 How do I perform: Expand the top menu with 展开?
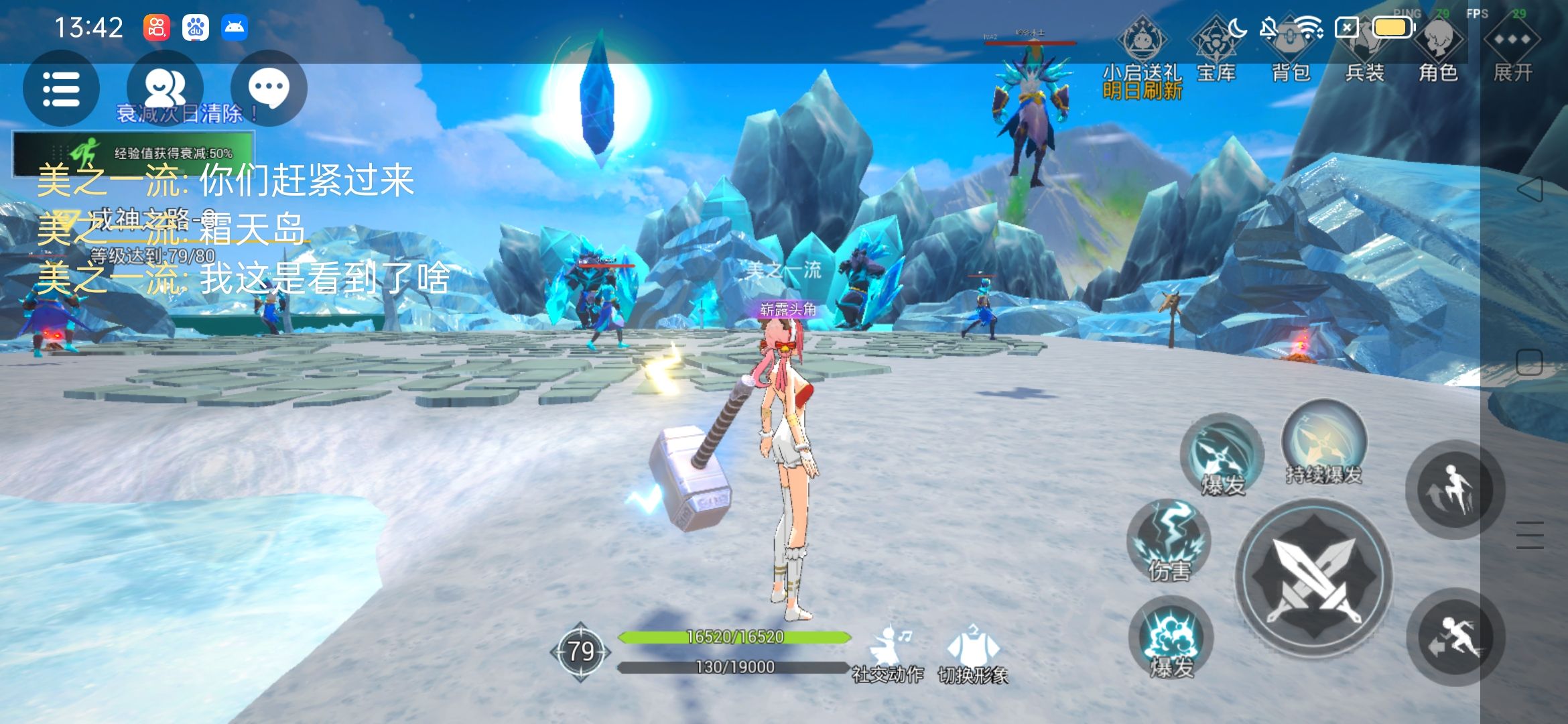pyautogui.click(x=1512, y=50)
